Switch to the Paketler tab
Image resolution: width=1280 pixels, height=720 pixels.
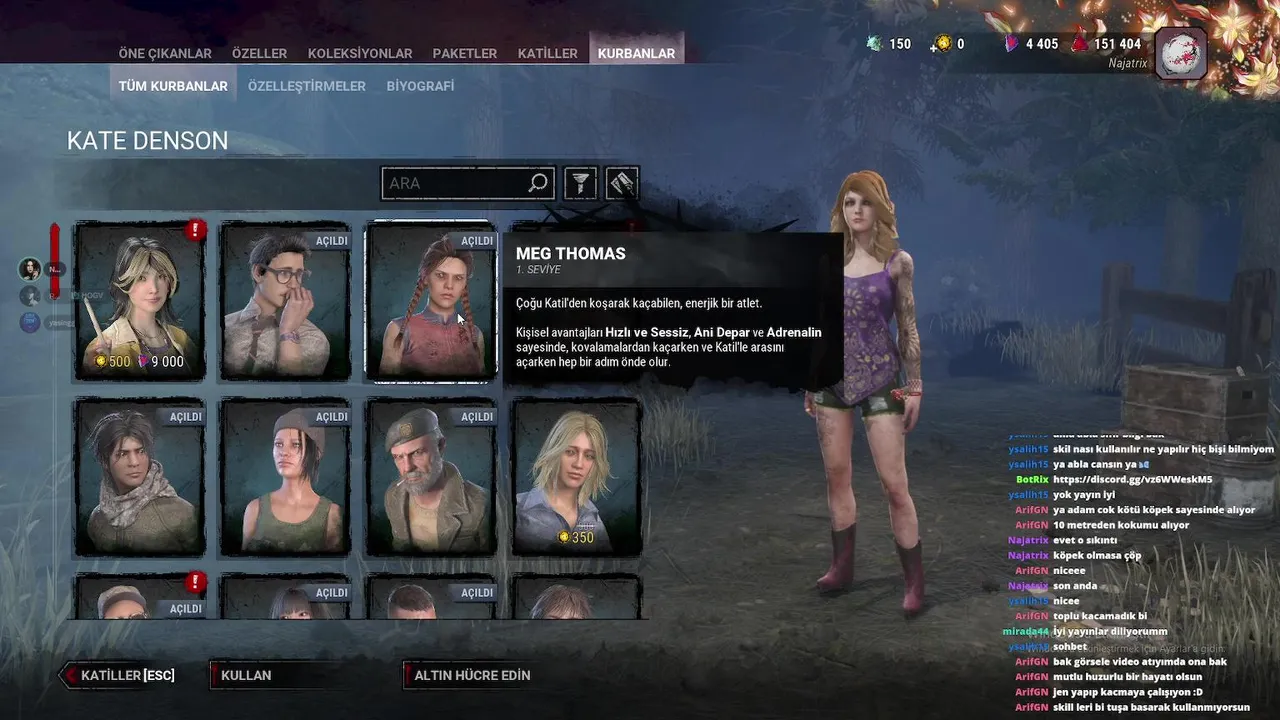pos(465,53)
